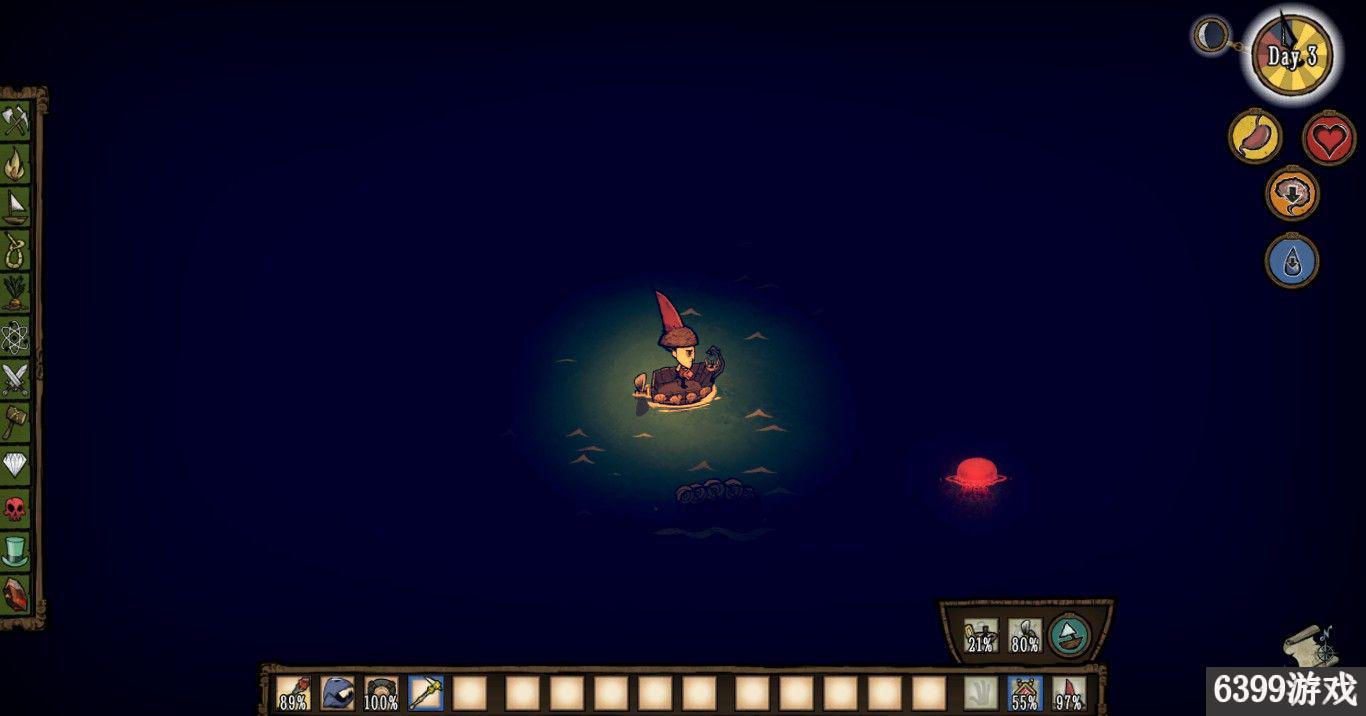Select the rope-loop Survival crafting tab
This screenshot has height=716, width=1366.
[x=17, y=250]
